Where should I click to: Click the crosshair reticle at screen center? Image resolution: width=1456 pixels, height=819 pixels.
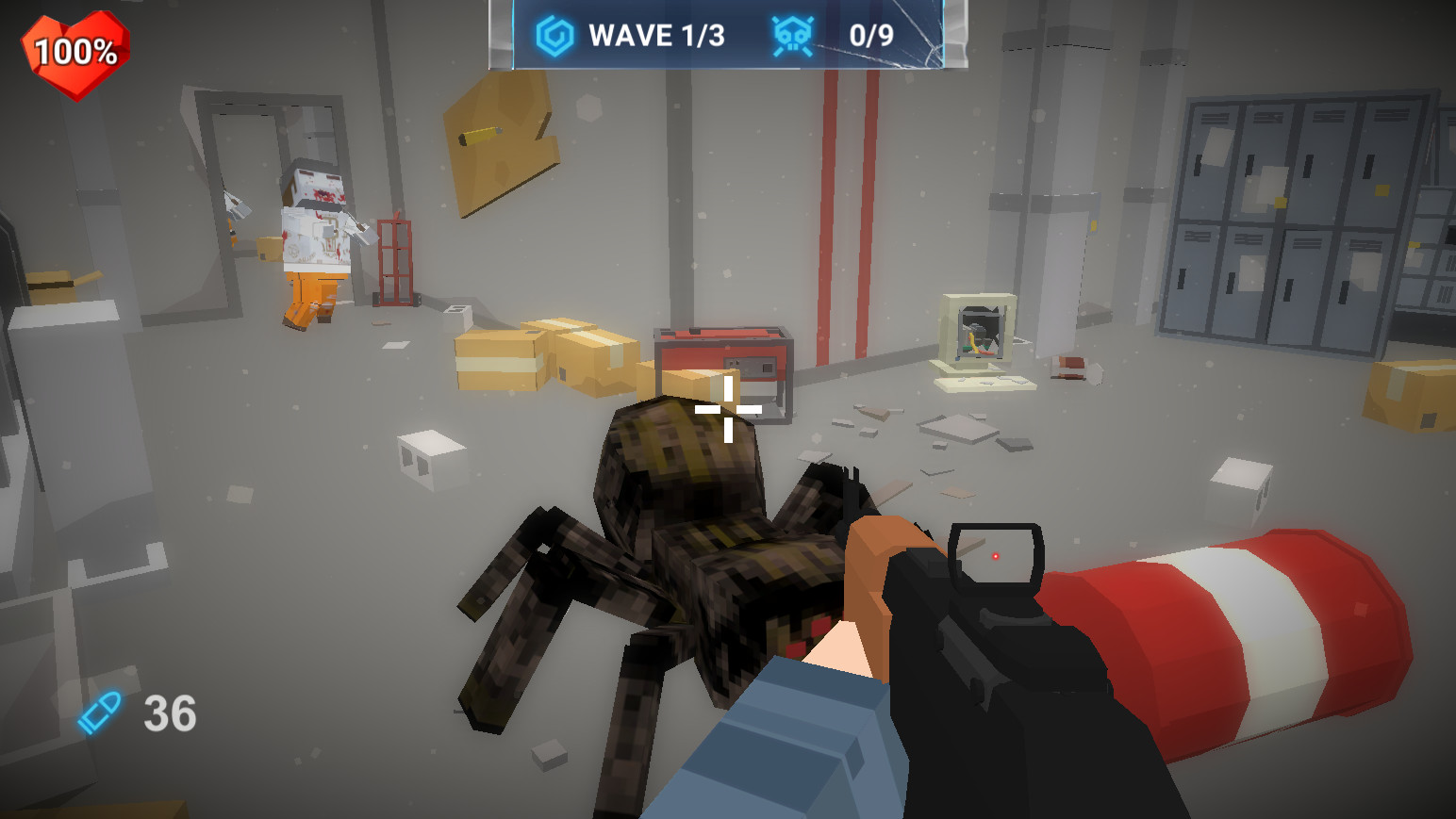coord(727,409)
